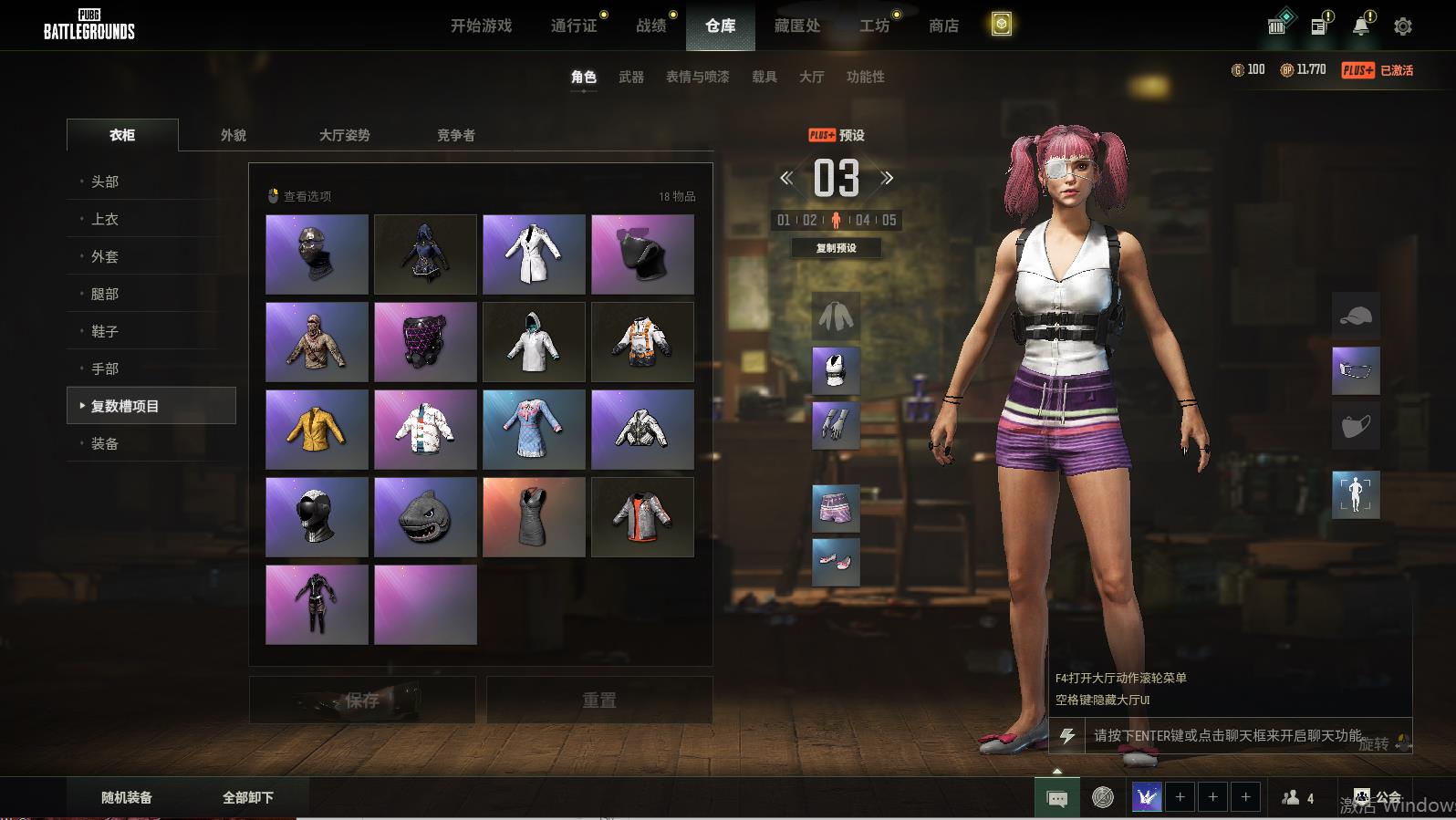Switch to the 载具 vehicles tab

tap(764, 77)
